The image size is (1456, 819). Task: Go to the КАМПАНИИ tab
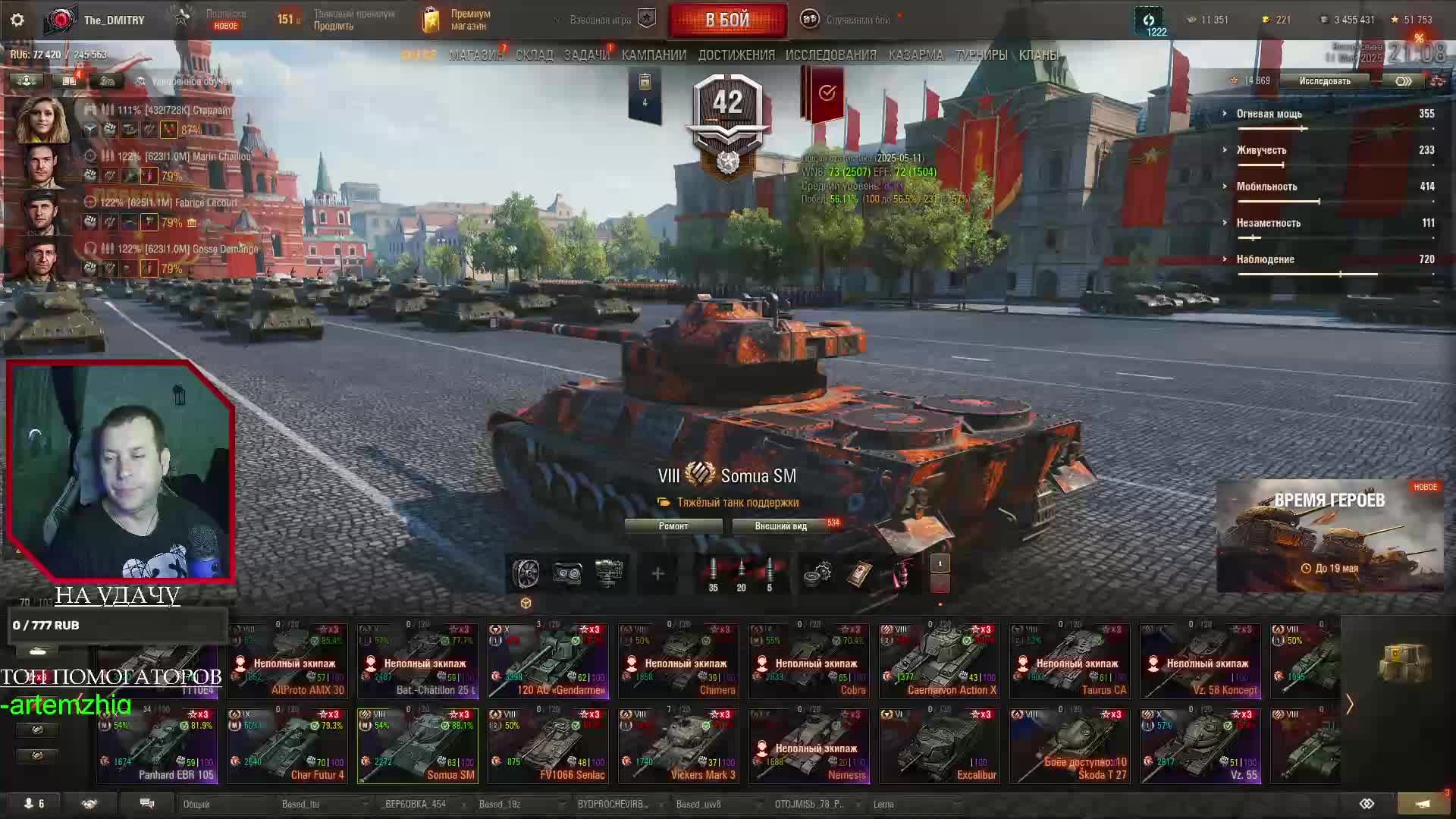pyautogui.click(x=654, y=55)
